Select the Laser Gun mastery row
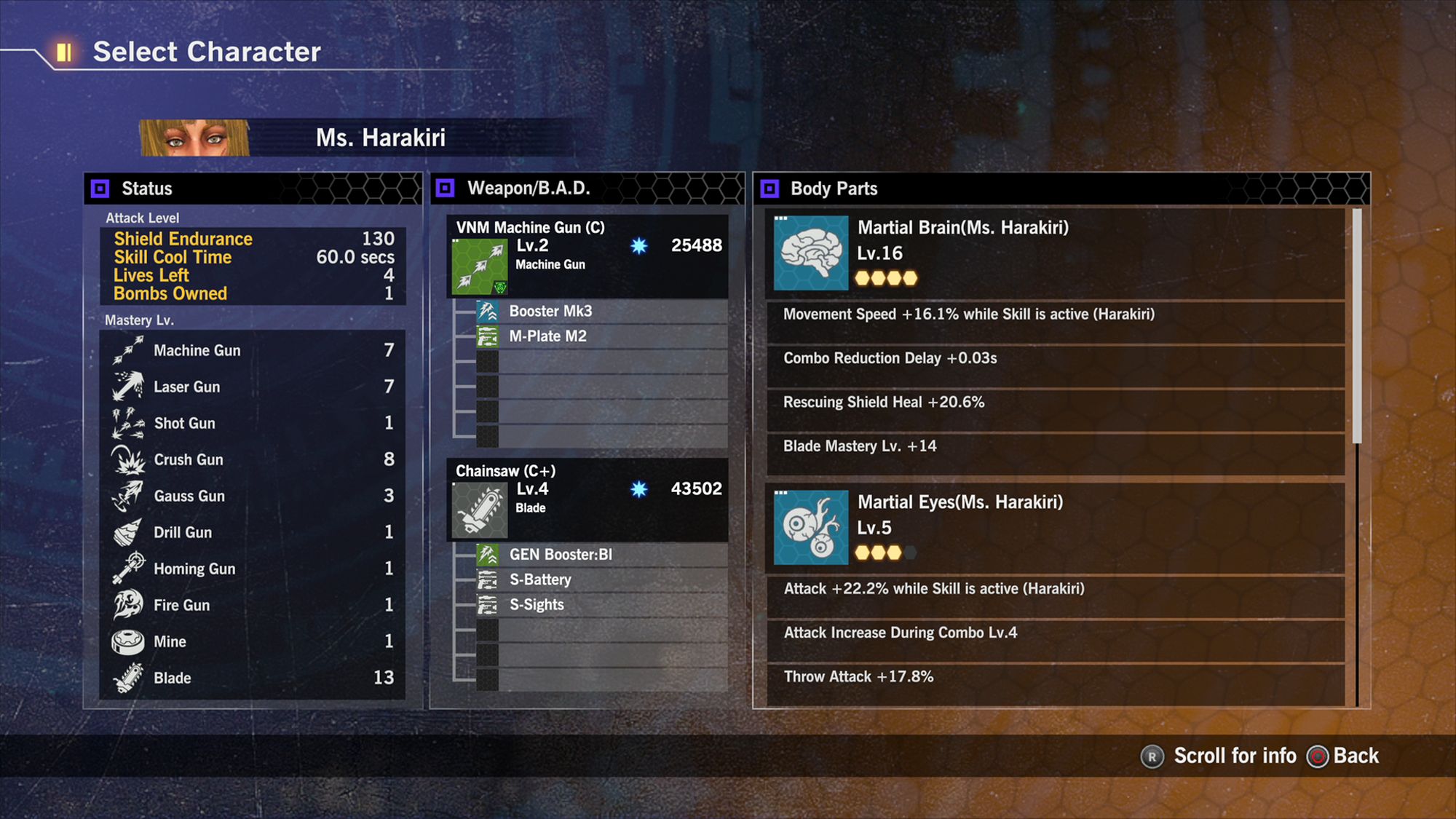 252,387
